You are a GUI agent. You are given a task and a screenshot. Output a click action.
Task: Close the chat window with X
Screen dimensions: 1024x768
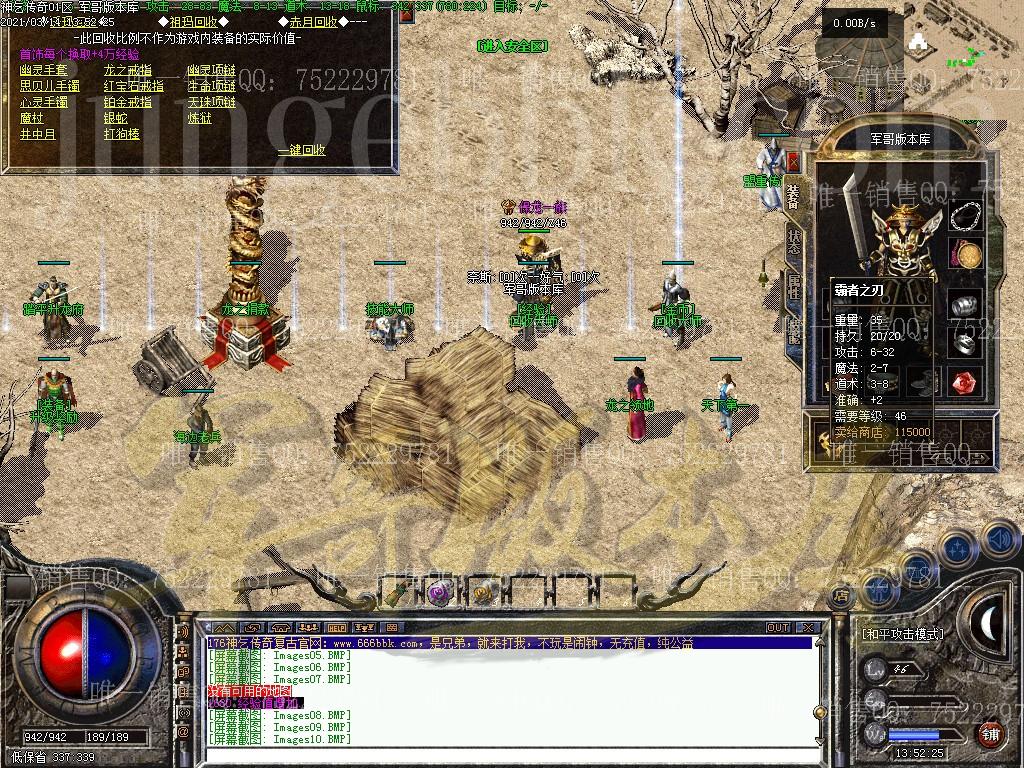(x=808, y=627)
